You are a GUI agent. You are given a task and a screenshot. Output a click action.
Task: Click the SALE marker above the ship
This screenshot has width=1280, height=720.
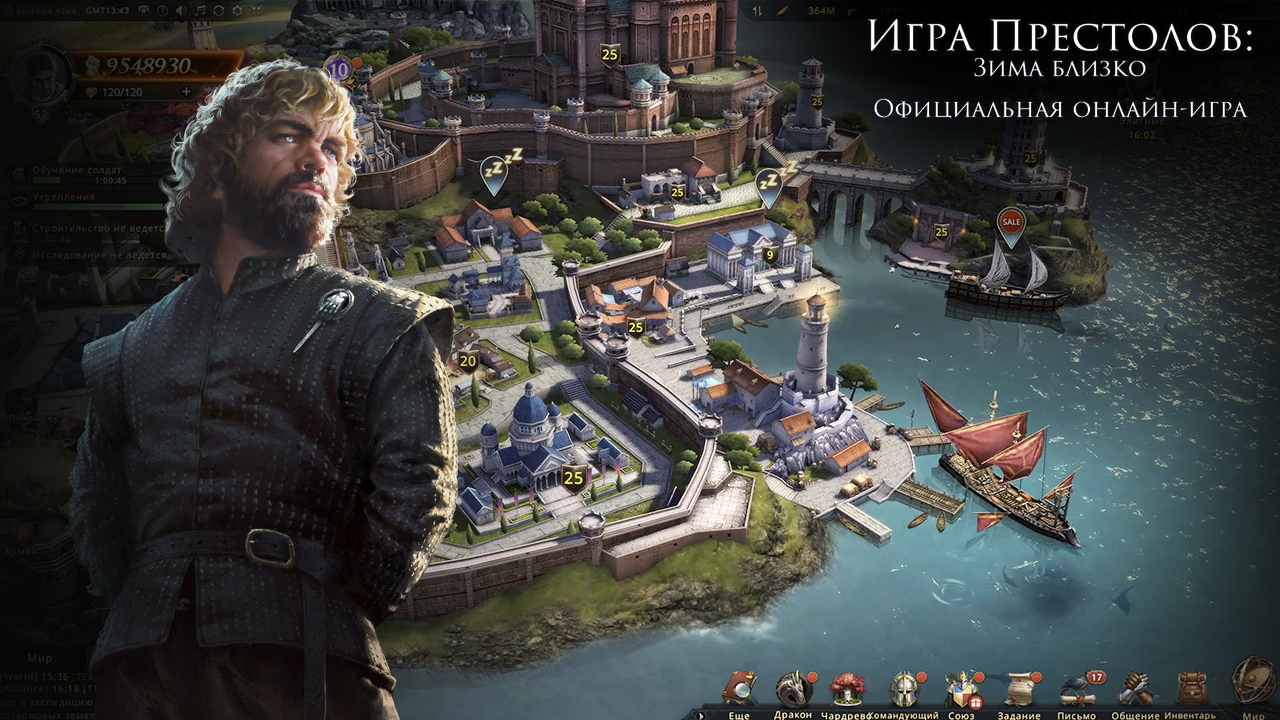(1011, 222)
